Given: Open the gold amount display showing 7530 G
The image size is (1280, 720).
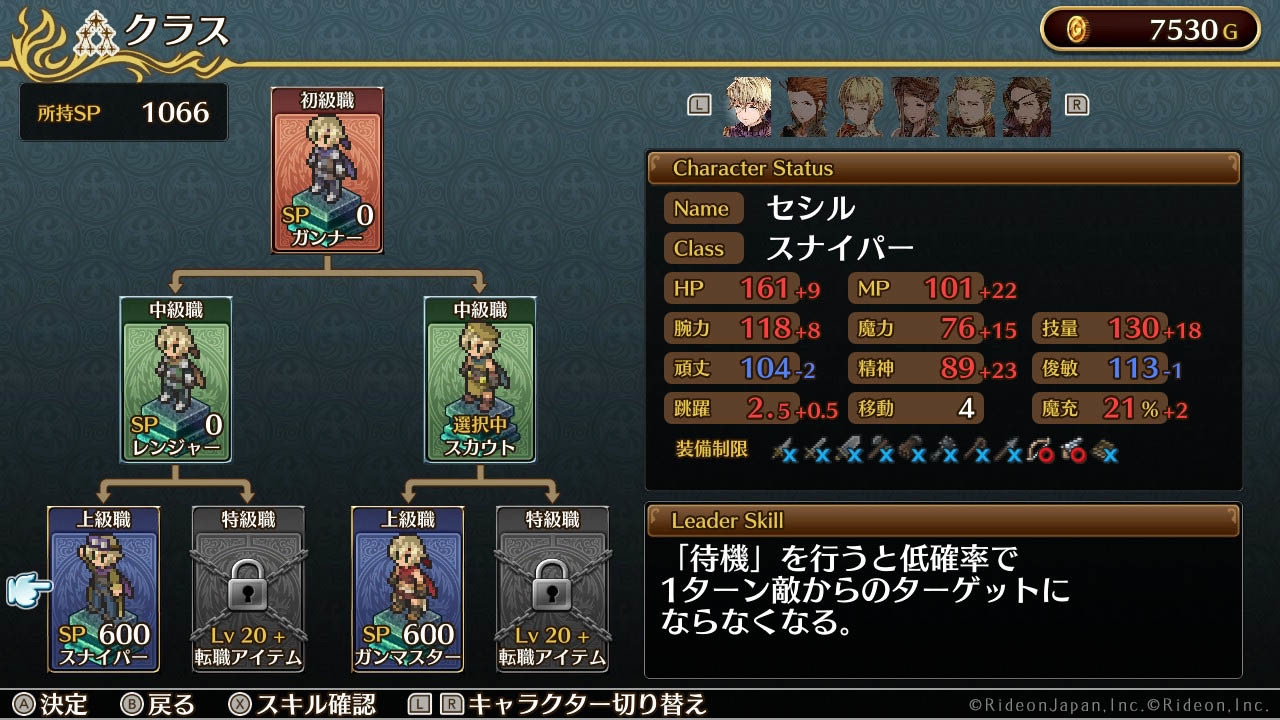Looking at the screenshot, I should pyautogui.click(x=1148, y=29).
